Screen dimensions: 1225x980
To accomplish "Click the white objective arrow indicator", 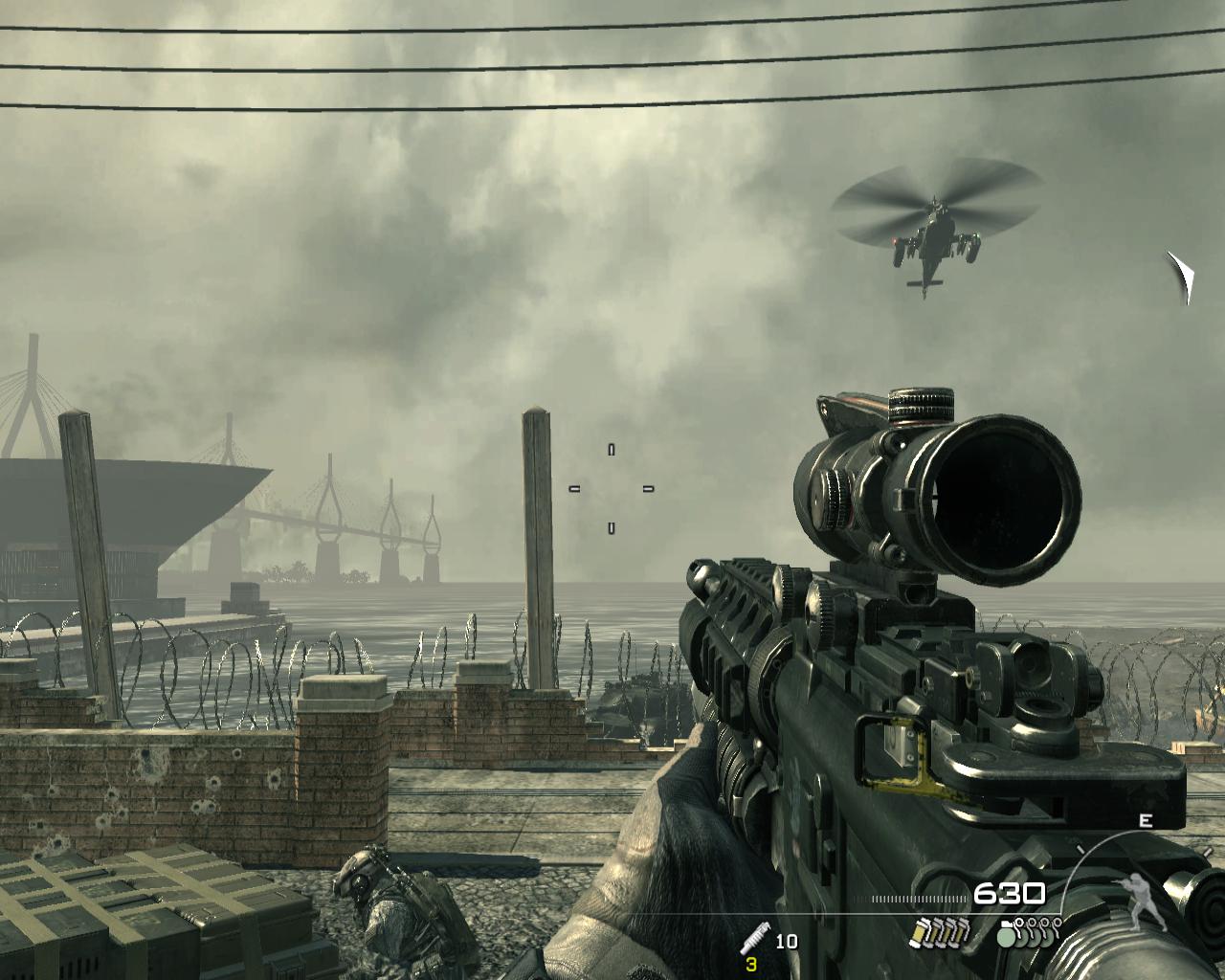I will (1182, 276).
